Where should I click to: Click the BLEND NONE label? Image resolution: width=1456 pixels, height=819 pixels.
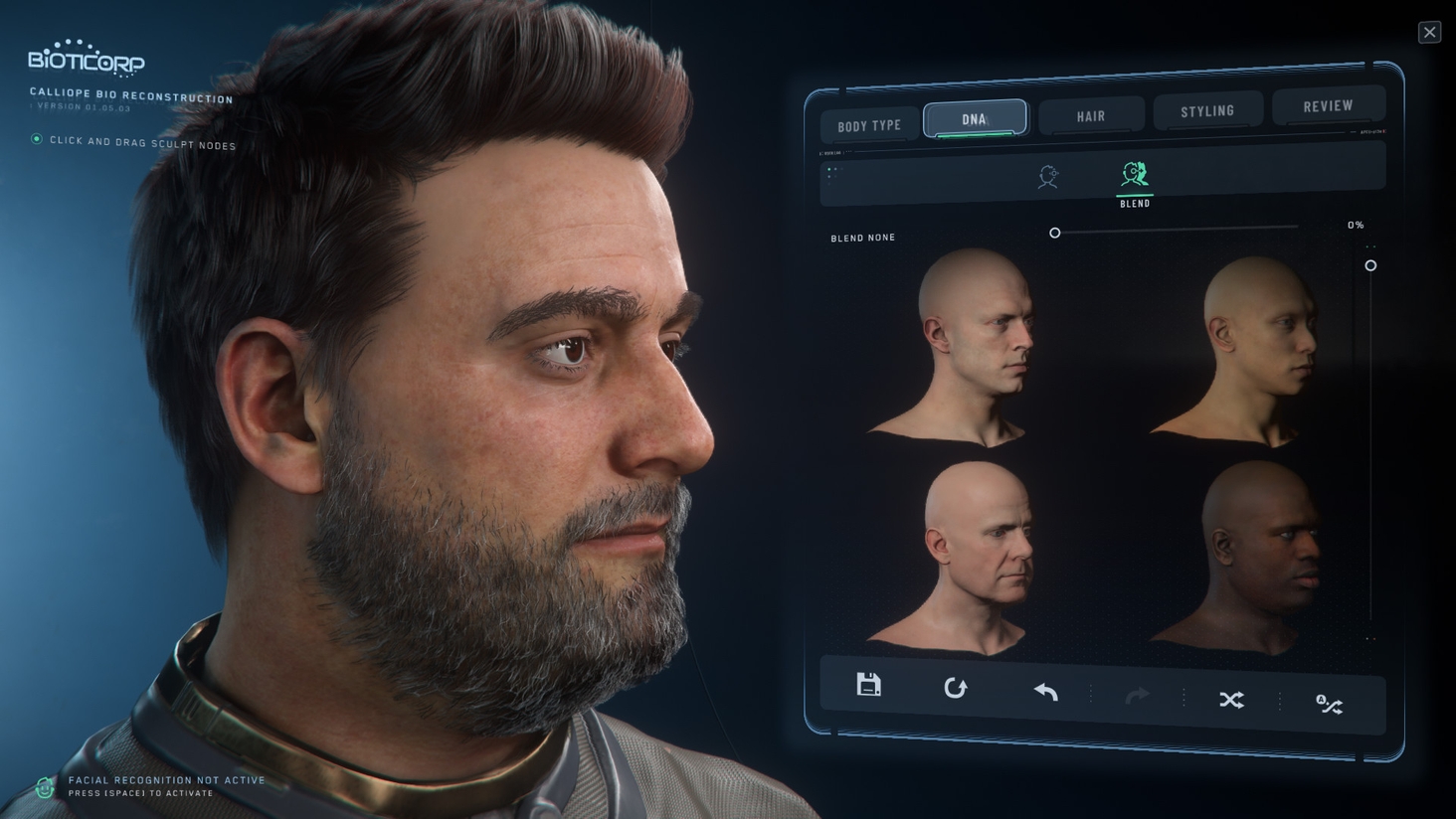(861, 238)
